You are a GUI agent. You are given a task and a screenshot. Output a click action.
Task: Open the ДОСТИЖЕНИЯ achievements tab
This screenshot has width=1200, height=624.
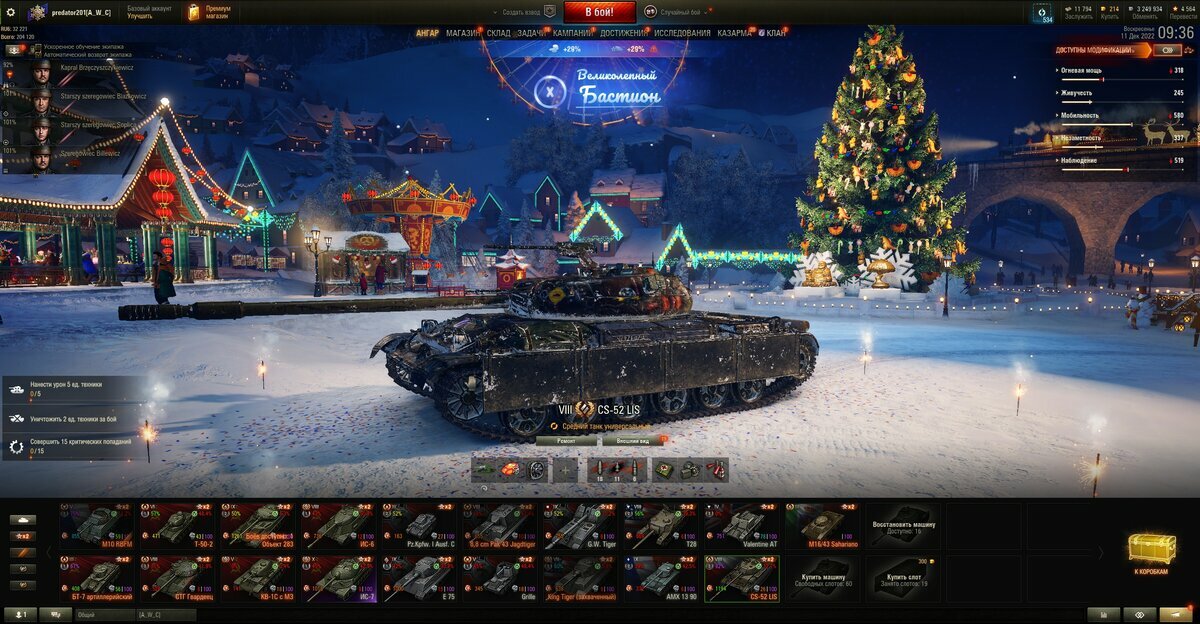pos(623,33)
